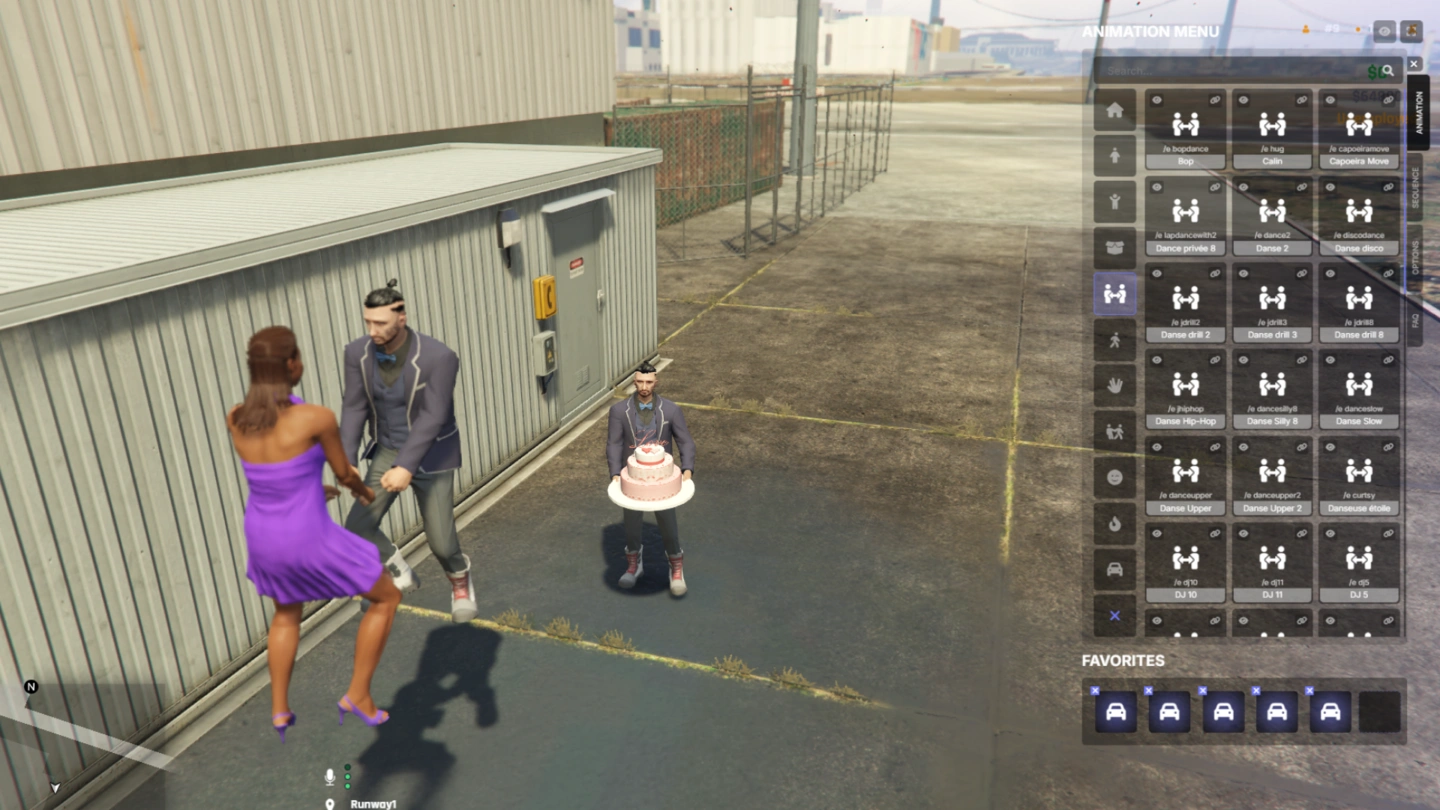
Task: Click the blue X cancel button in sidebar
Action: tap(1115, 616)
